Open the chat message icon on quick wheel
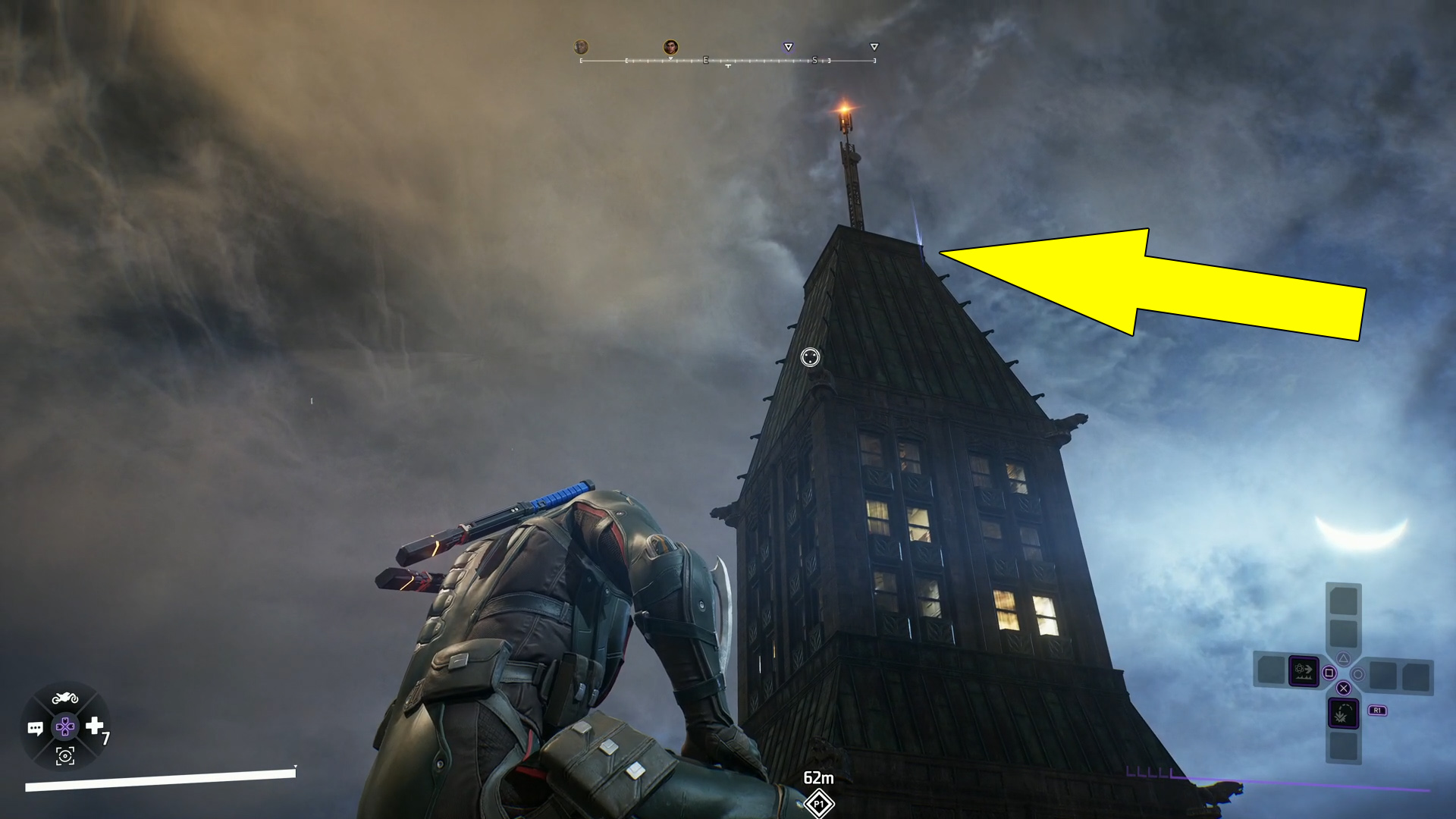 pyautogui.click(x=36, y=727)
